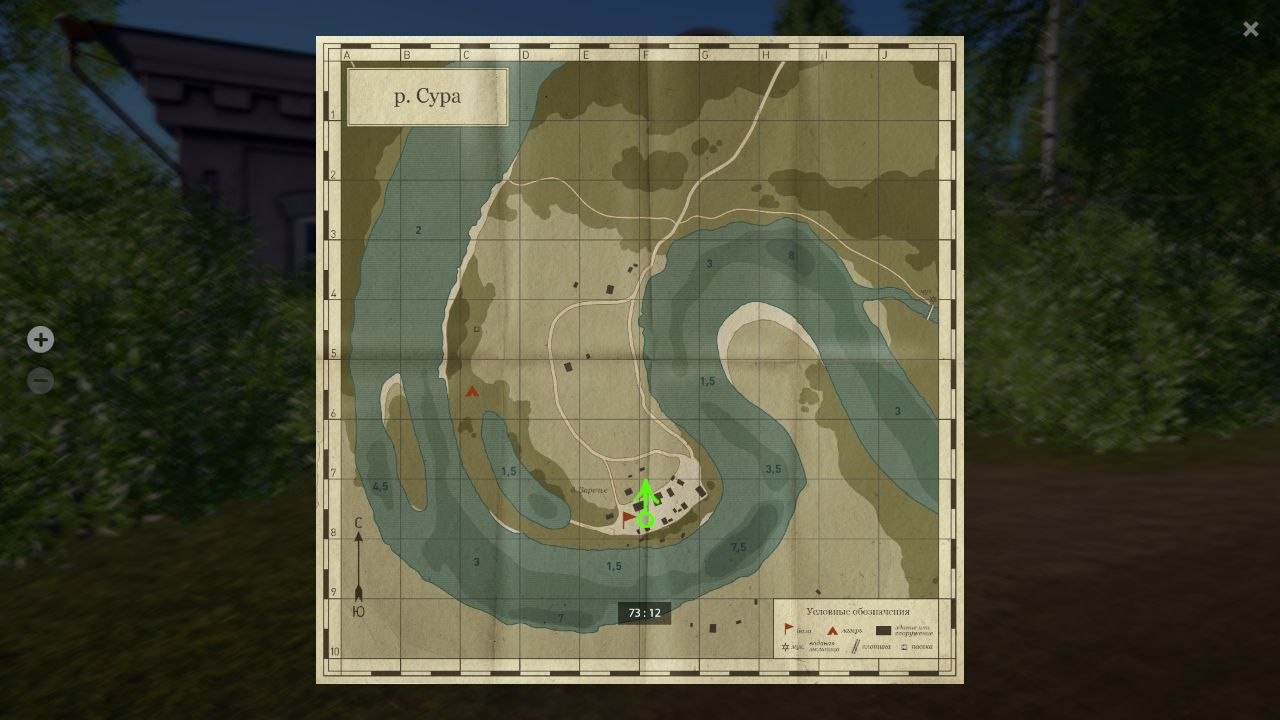Select the camp triangle symbol in the legend
1280x720 pixels.
point(832,631)
